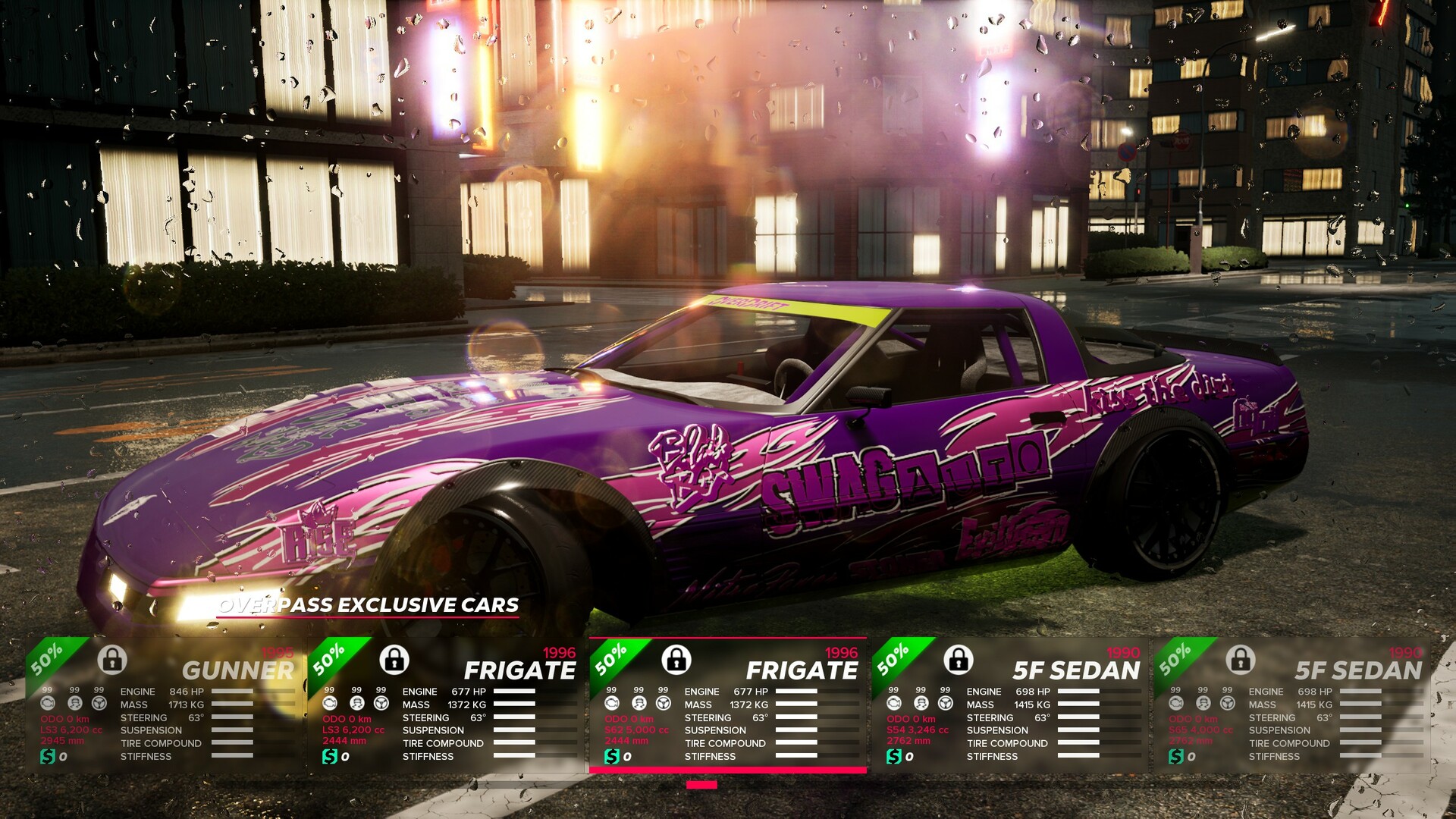Click the helmet icon on the highlighted Frigate card
The height and width of the screenshot is (819, 1456).
pyautogui.click(x=639, y=702)
